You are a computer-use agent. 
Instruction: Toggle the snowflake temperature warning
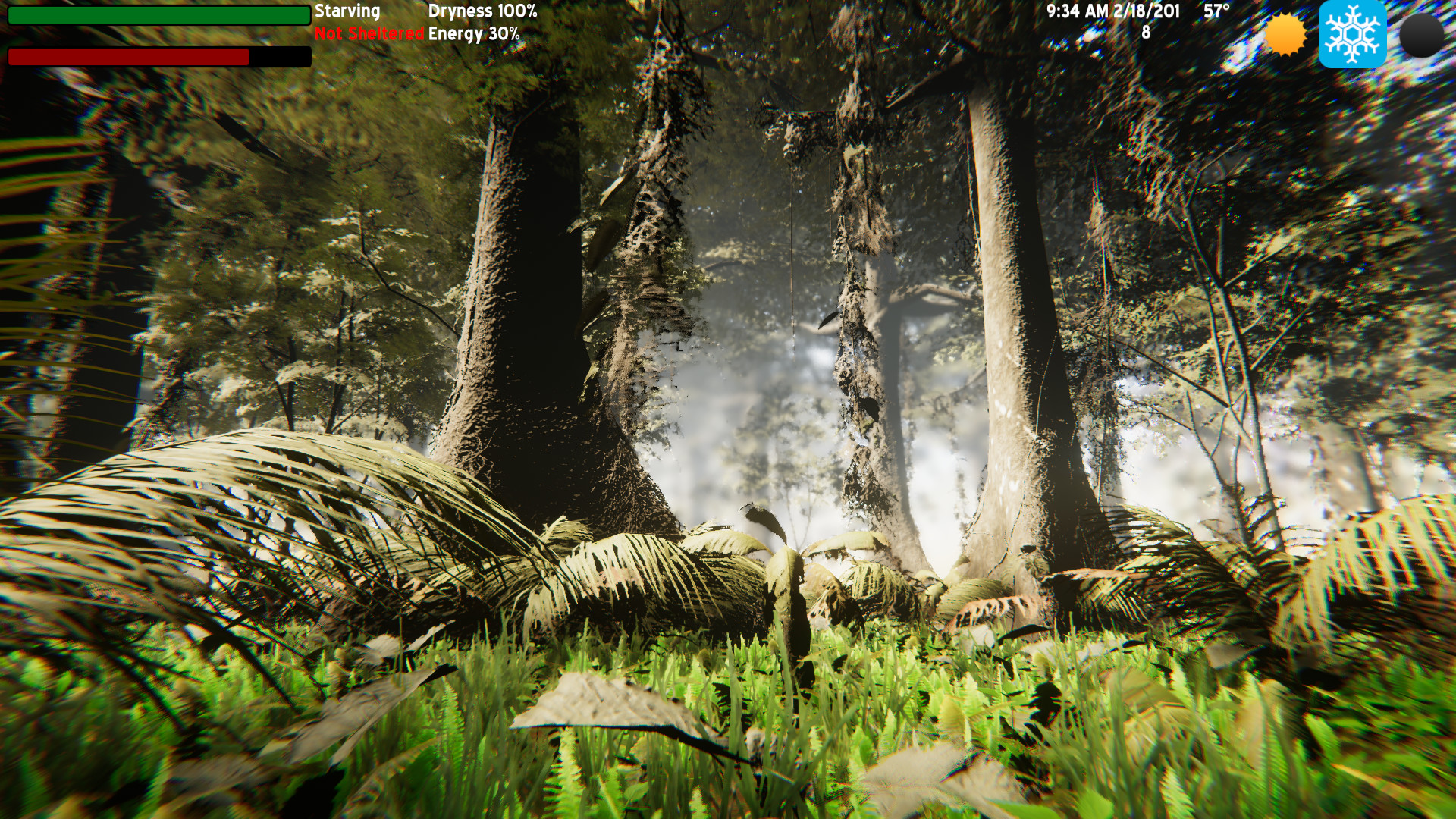pos(1353,34)
